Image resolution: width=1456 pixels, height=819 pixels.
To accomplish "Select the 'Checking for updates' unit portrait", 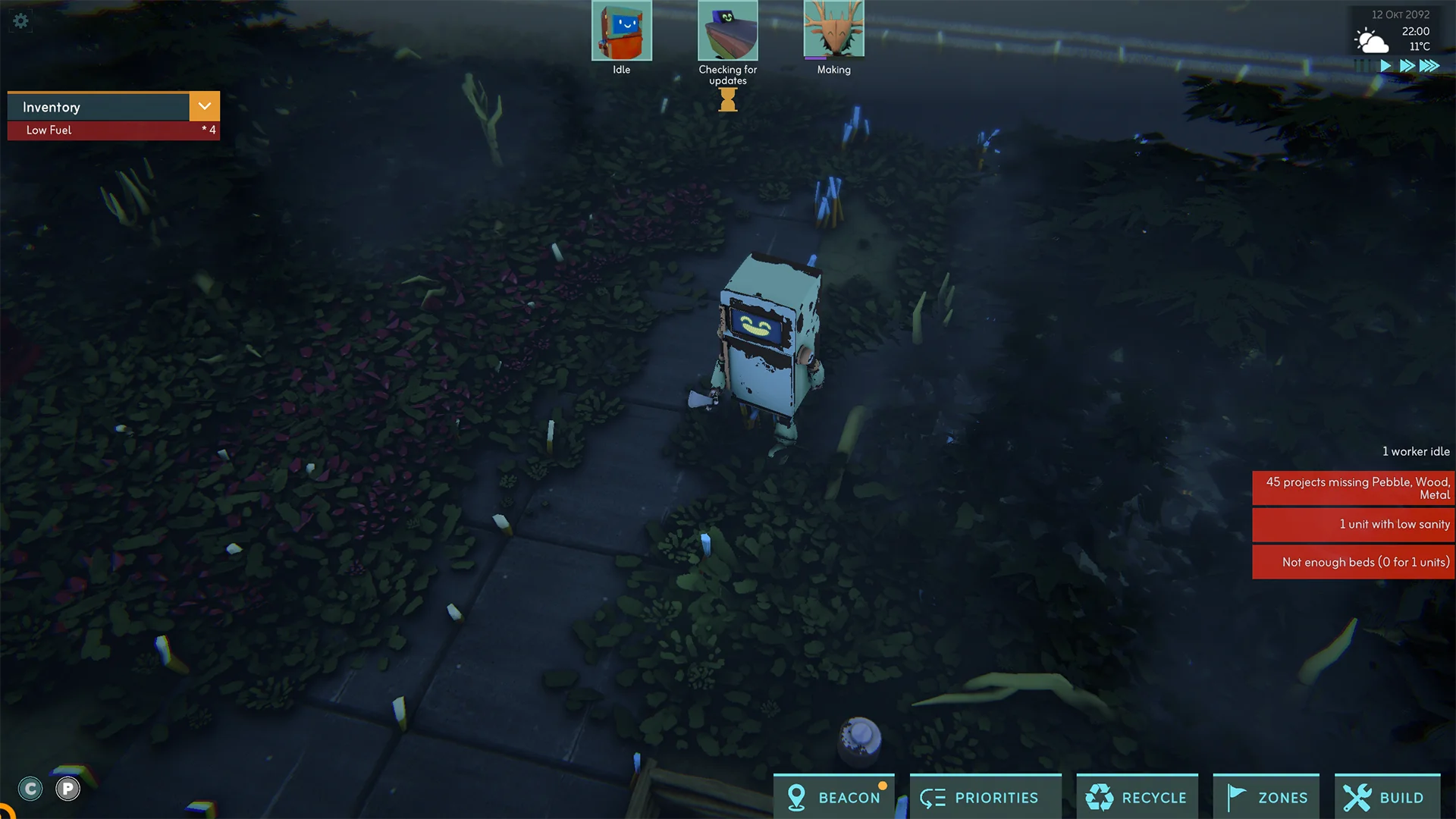I will pyautogui.click(x=727, y=31).
